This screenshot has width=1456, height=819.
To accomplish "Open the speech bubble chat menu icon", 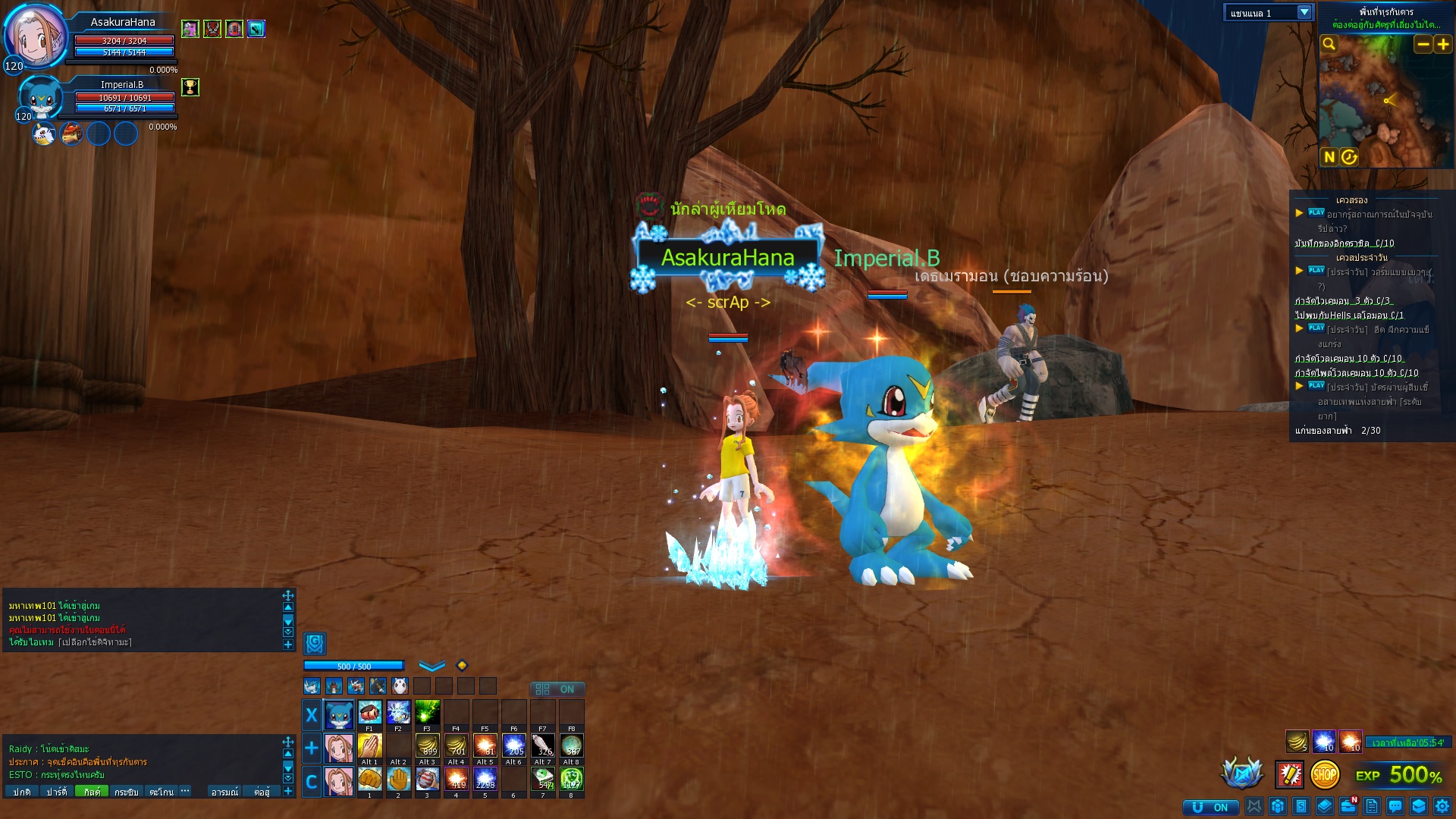I will click(1395, 806).
